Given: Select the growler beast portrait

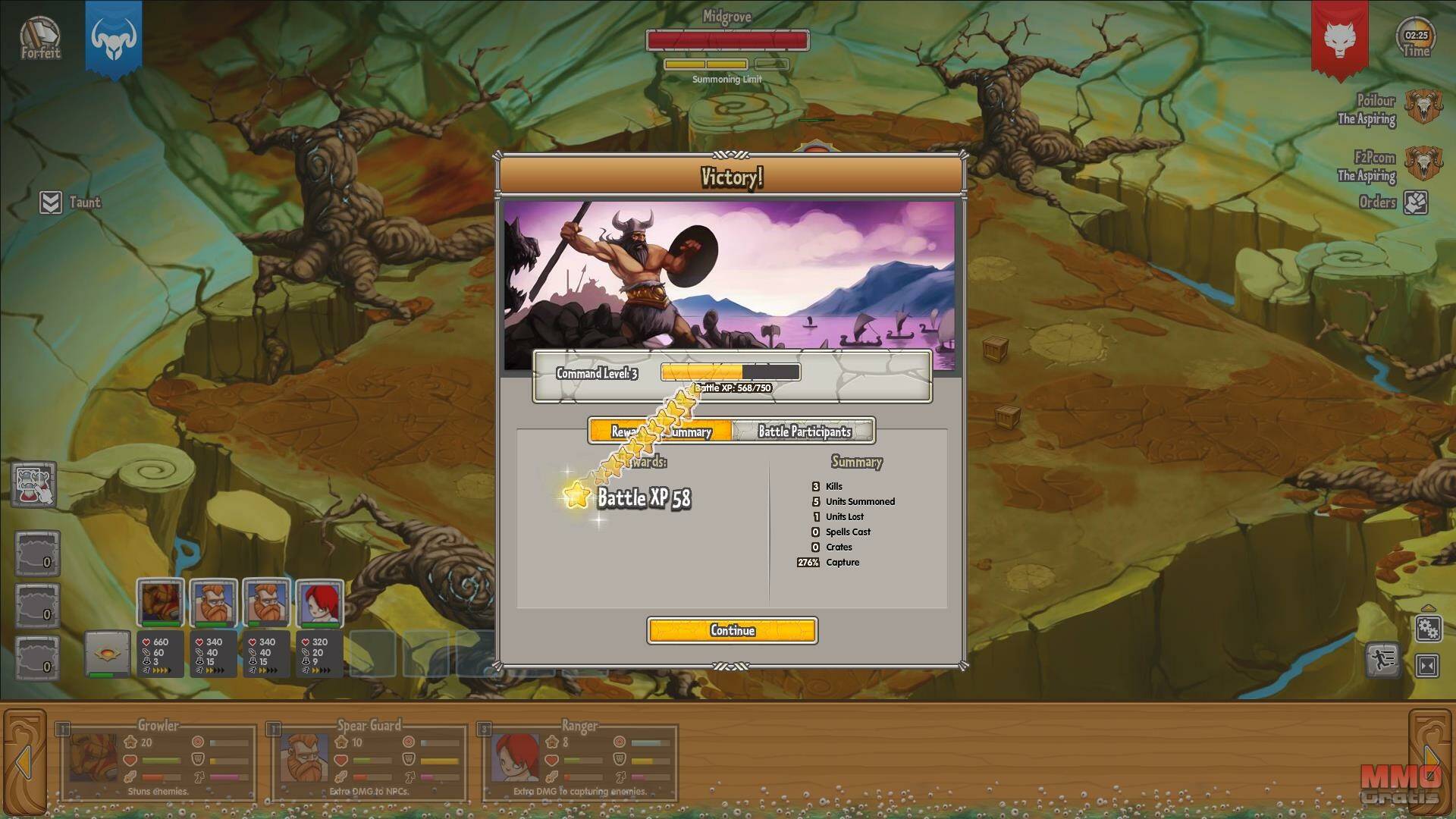Looking at the screenshot, I should pyautogui.click(x=160, y=603).
